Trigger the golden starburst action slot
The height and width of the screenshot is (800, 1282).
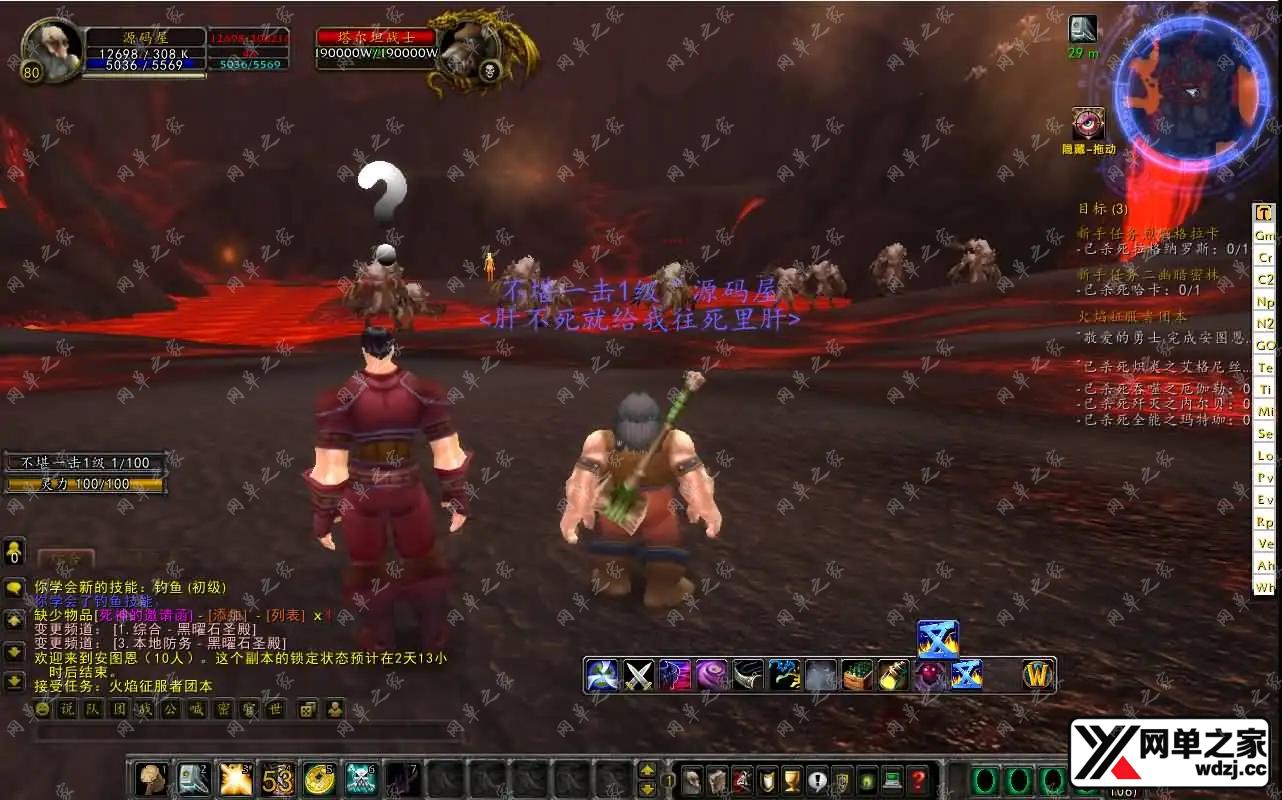[x=235, y=778]
